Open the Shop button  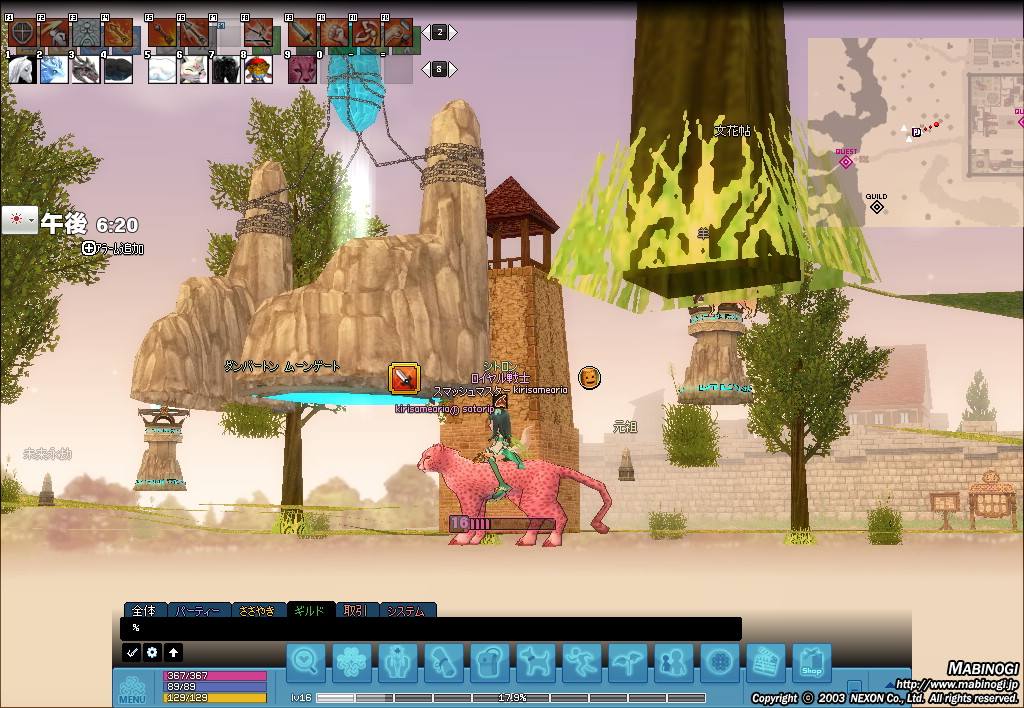[x=811, y=663]
